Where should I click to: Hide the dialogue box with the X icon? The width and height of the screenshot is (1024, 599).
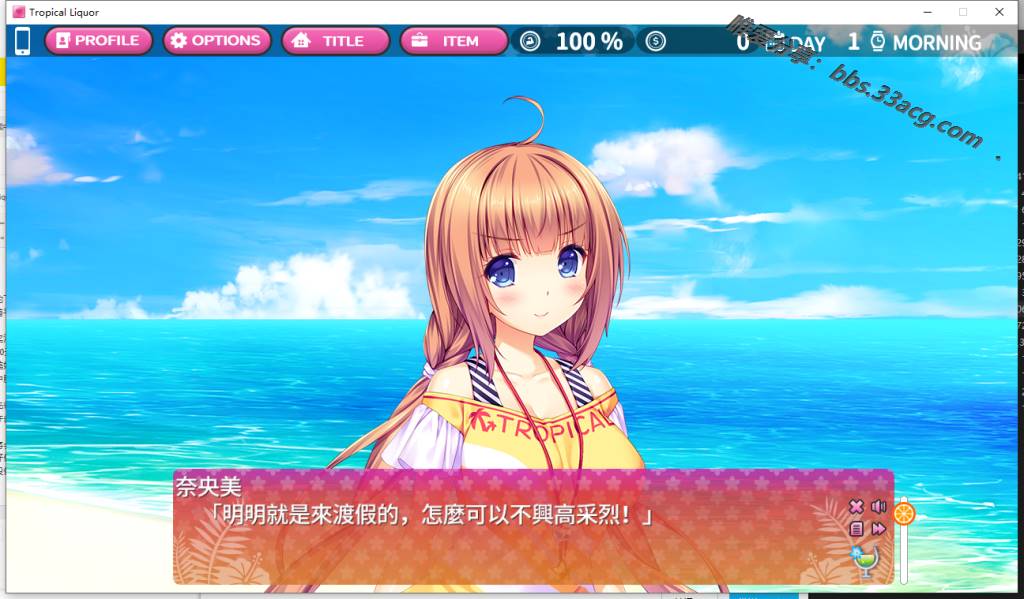point(856,507)
